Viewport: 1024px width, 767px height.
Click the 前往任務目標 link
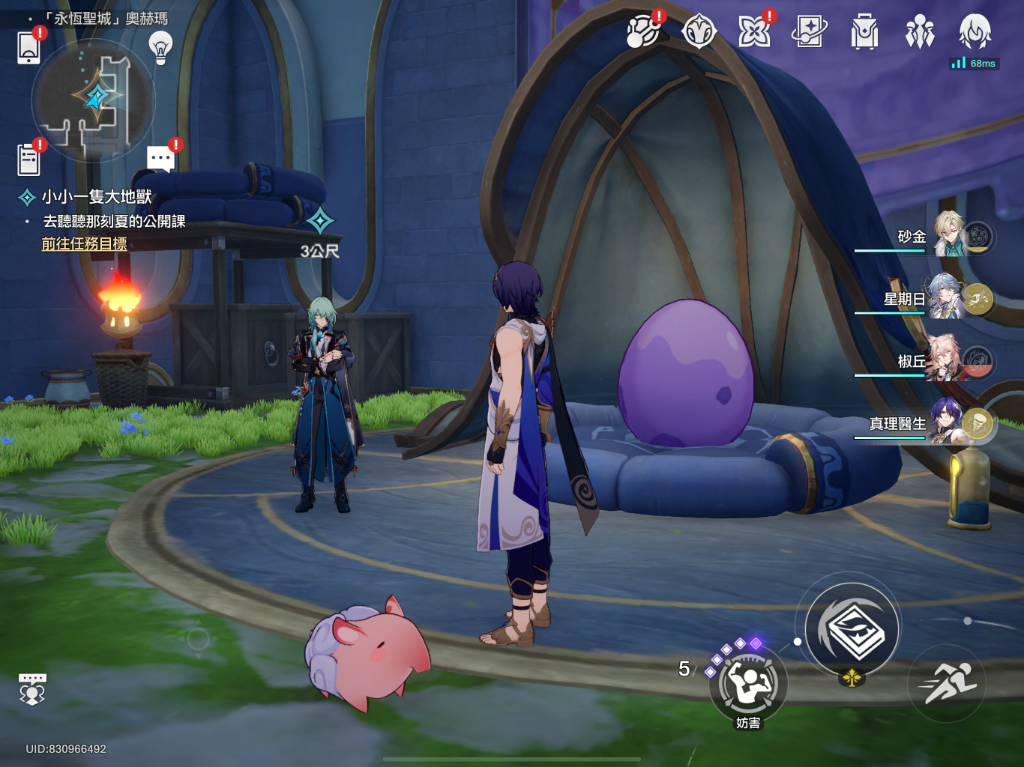tap(84, 243)
